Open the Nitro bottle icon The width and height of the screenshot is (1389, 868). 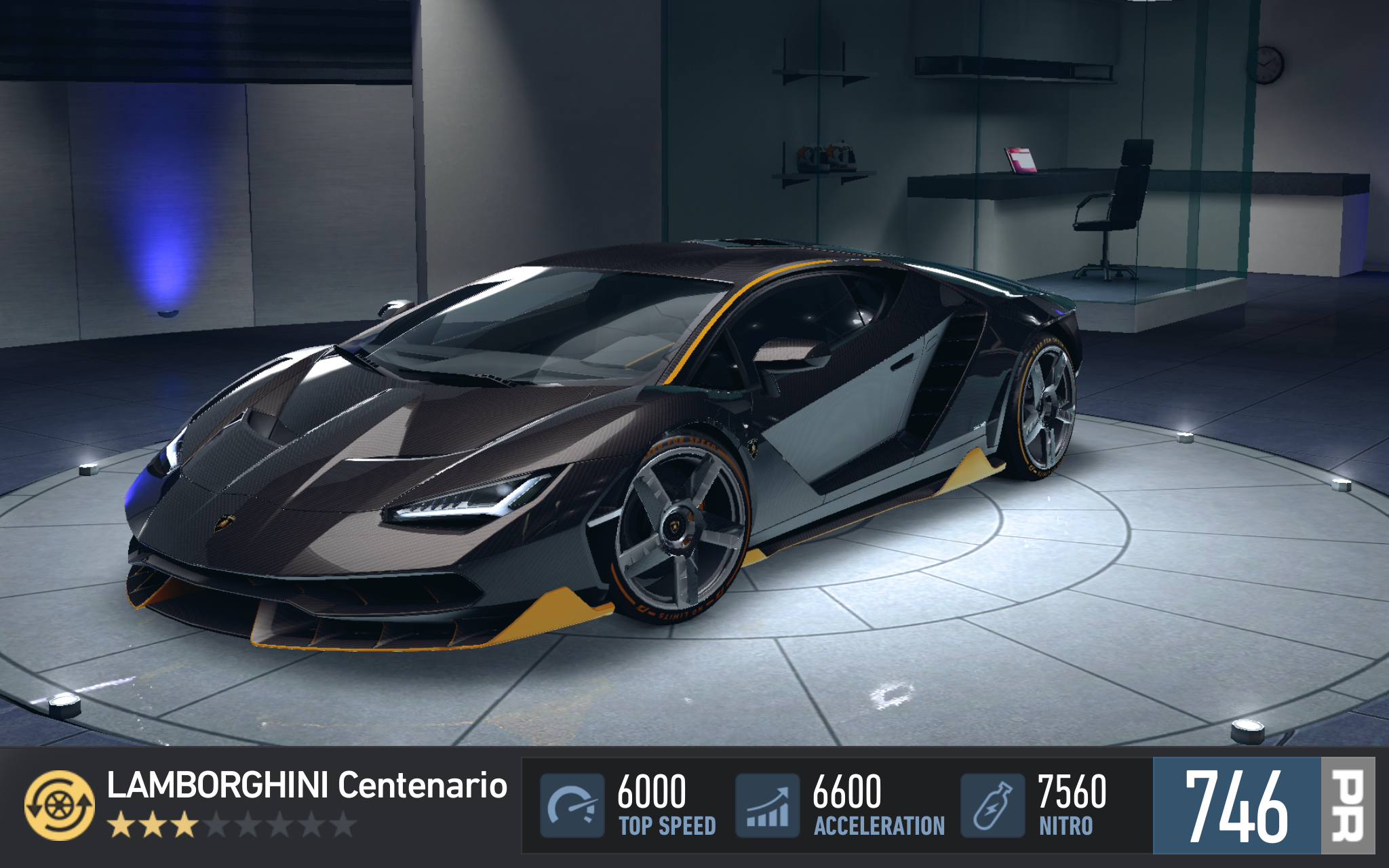(x=992, y=806)
